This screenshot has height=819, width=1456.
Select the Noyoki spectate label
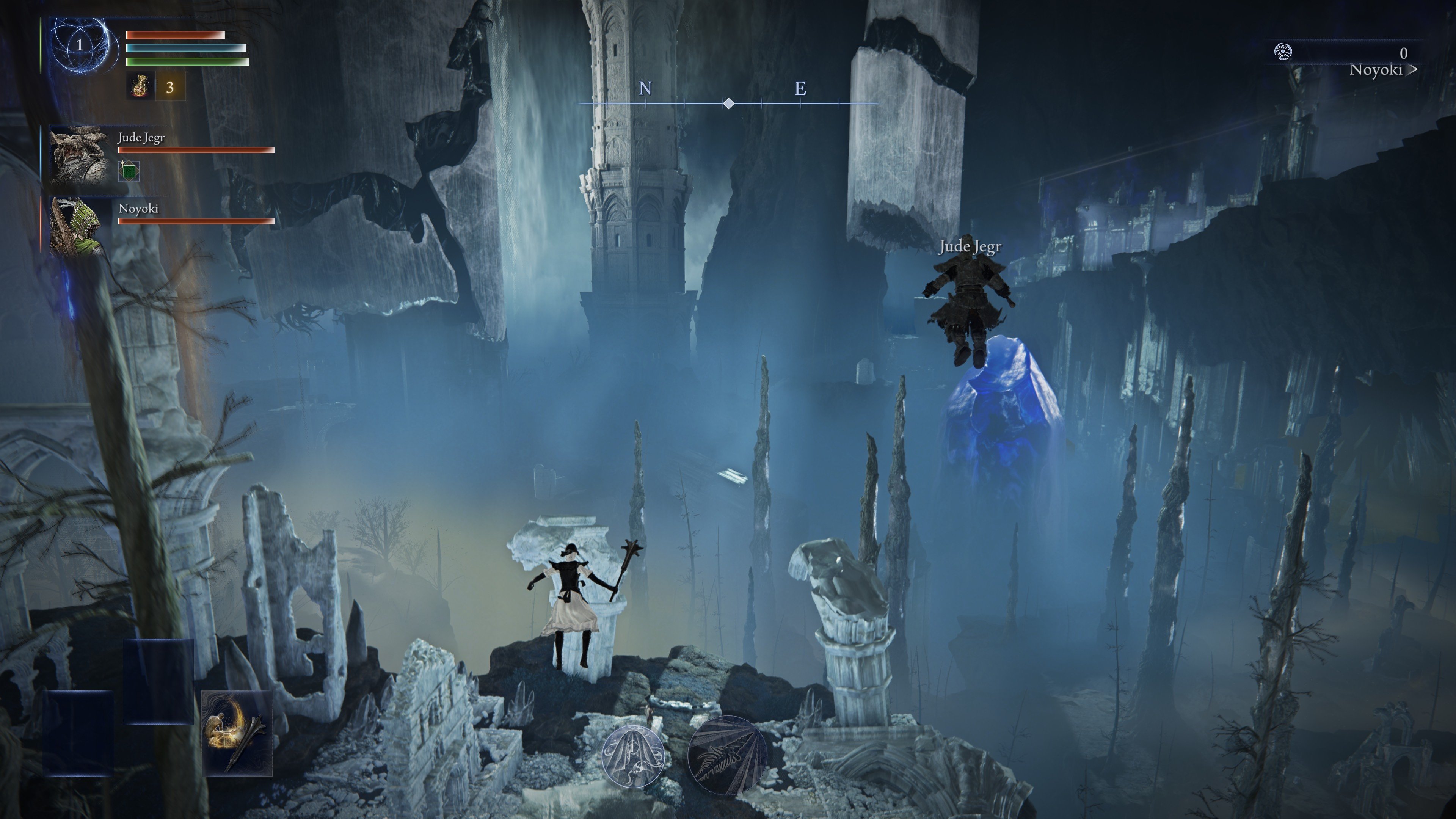1383,70
